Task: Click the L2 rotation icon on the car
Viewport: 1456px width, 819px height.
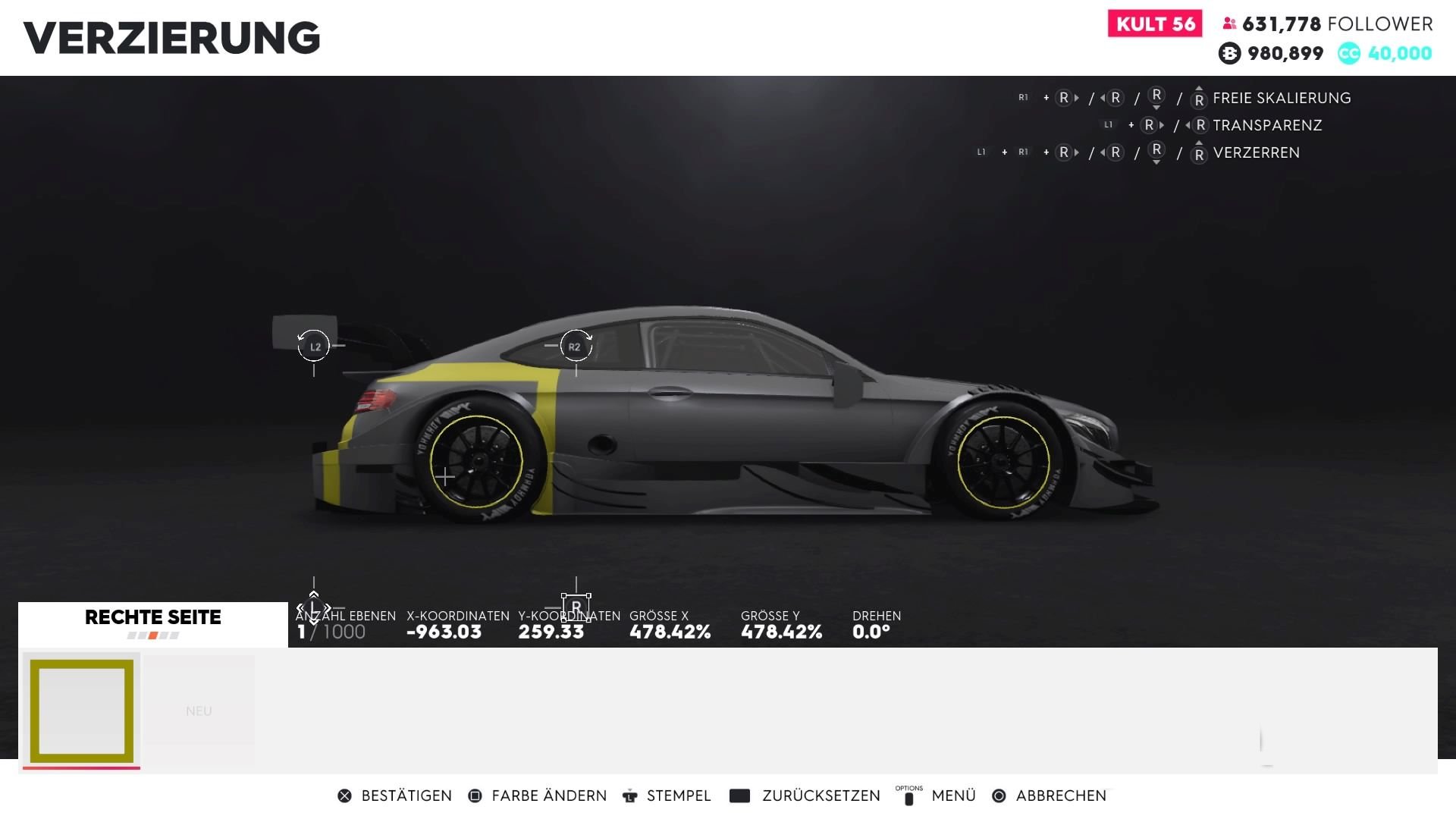Action: click(314, 346)
